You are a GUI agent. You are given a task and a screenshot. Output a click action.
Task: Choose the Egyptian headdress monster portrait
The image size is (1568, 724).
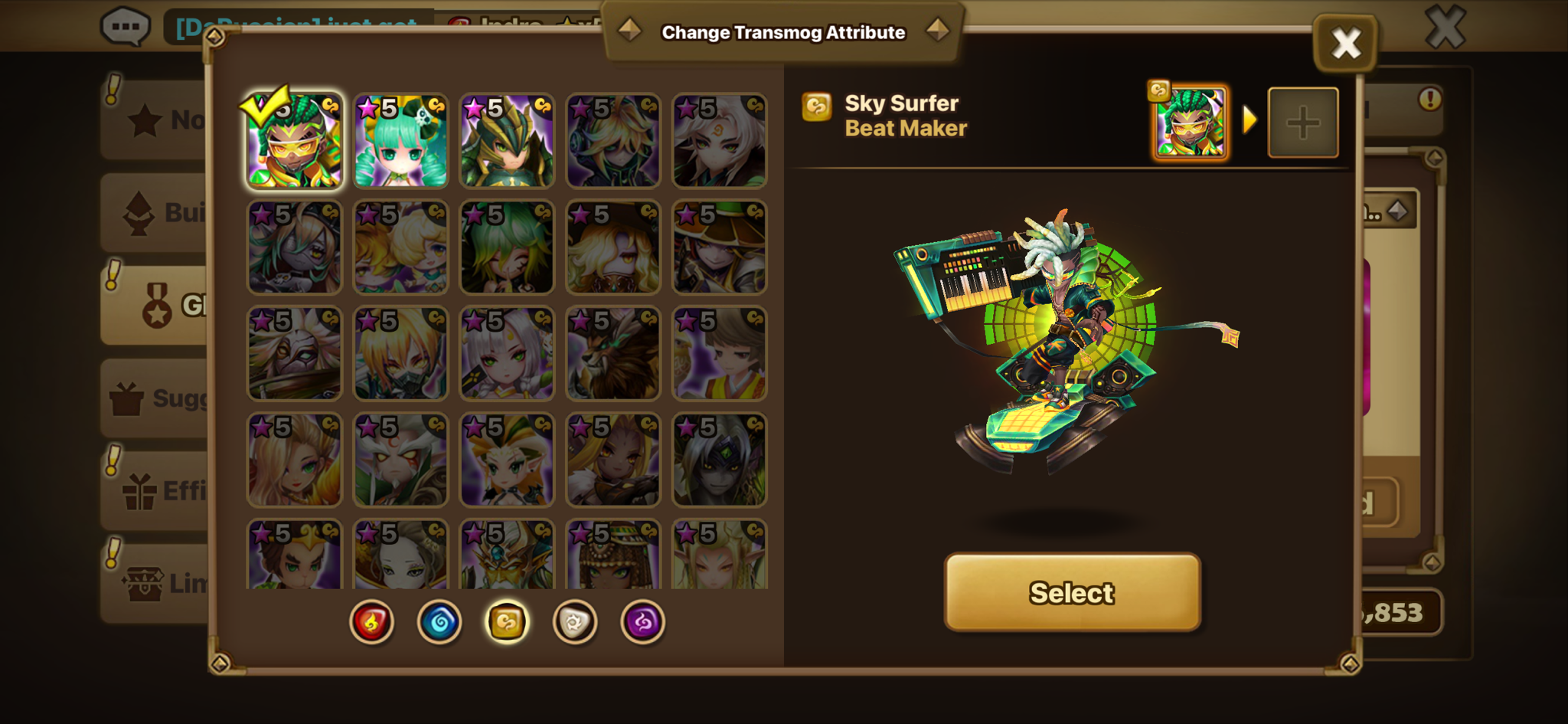pyautogui.click(x=612, y=555)
